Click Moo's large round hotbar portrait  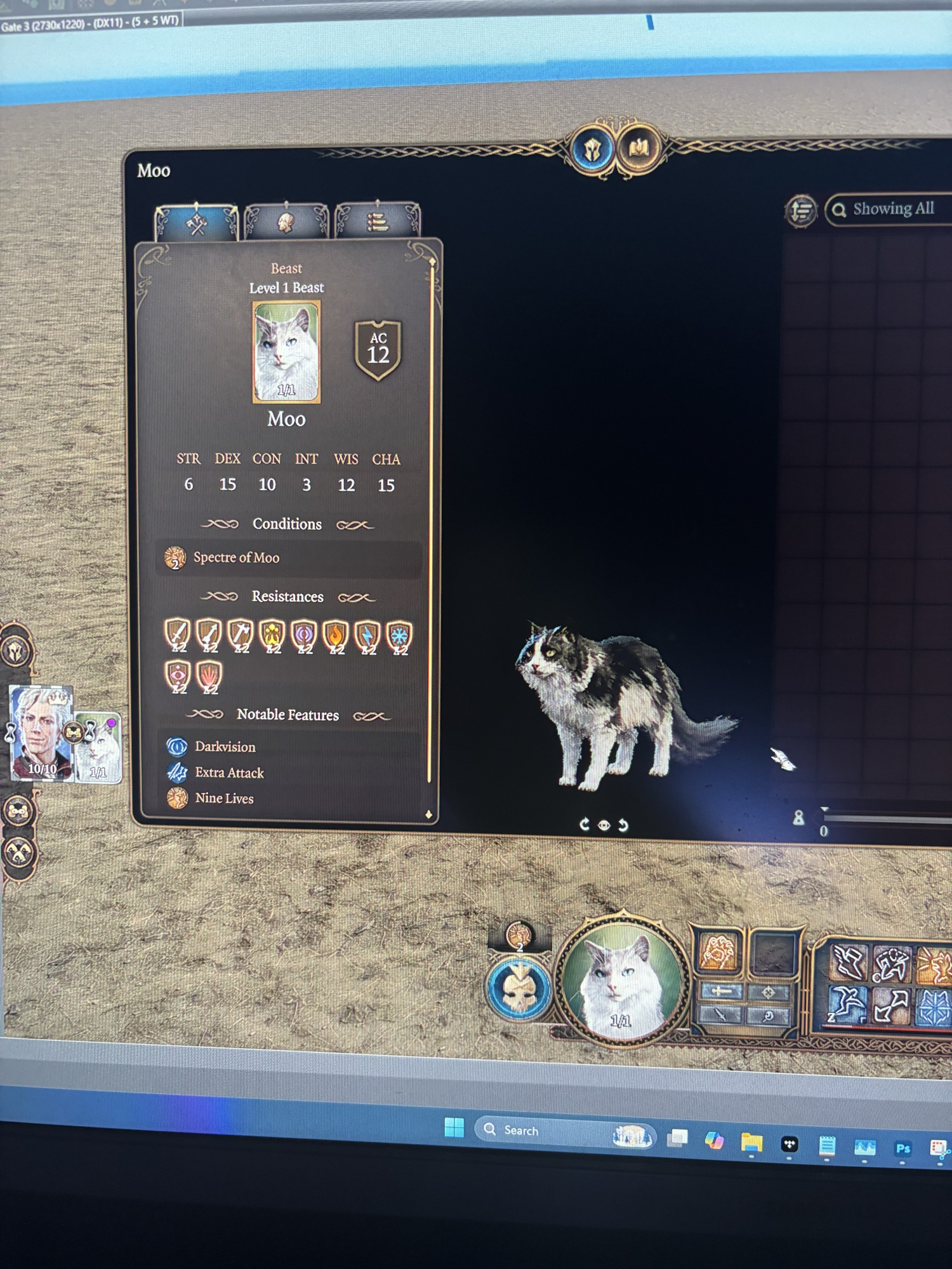point(622,980)
